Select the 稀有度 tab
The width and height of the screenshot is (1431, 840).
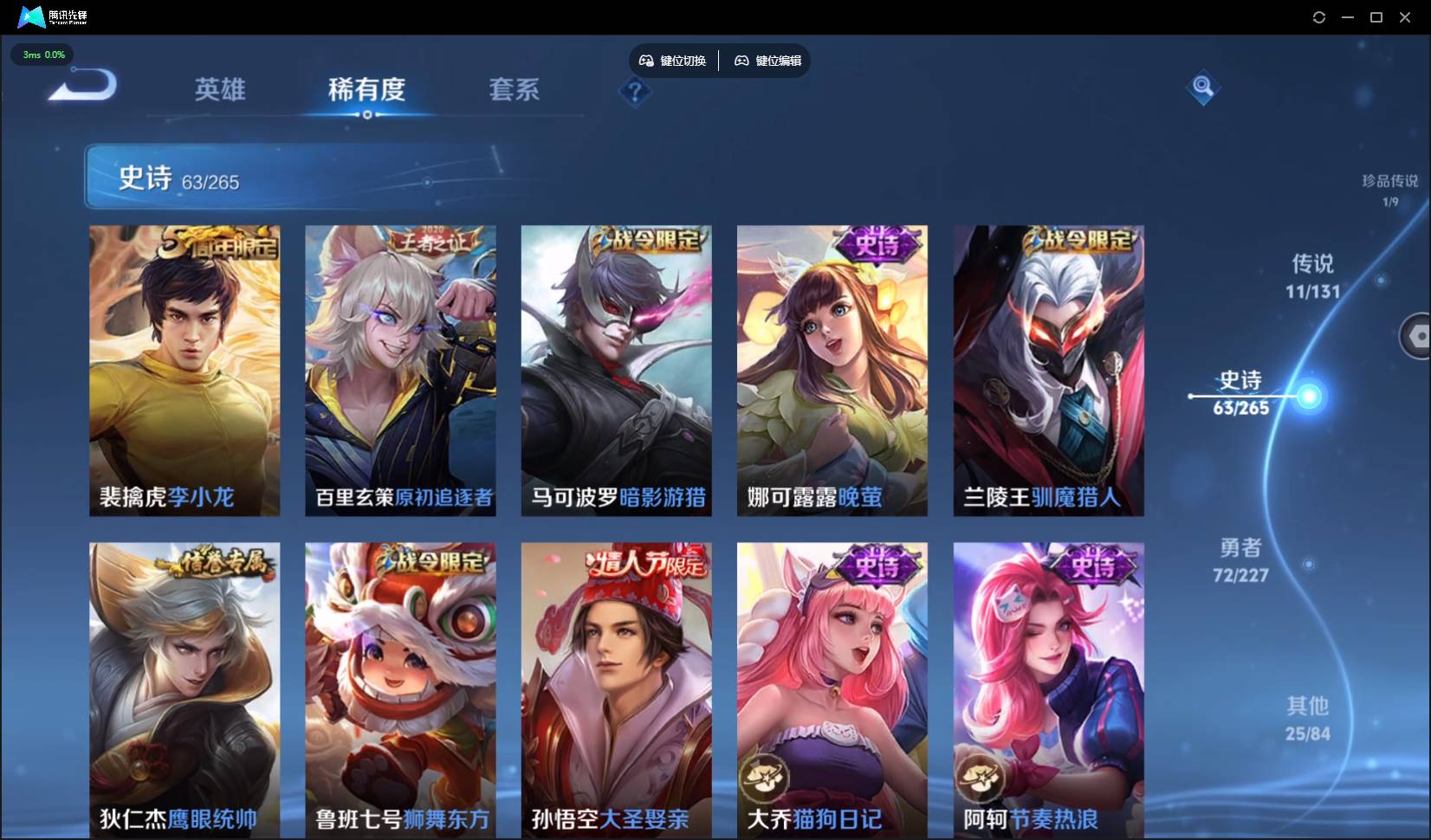tap(367, 90)
